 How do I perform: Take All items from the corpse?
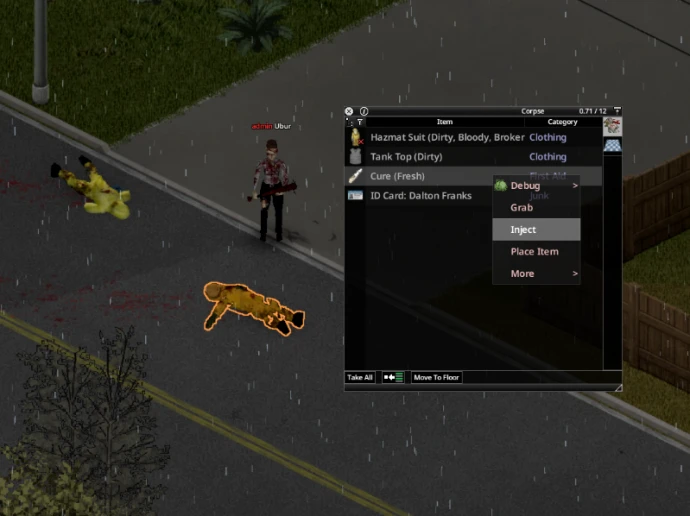point(360,378)
